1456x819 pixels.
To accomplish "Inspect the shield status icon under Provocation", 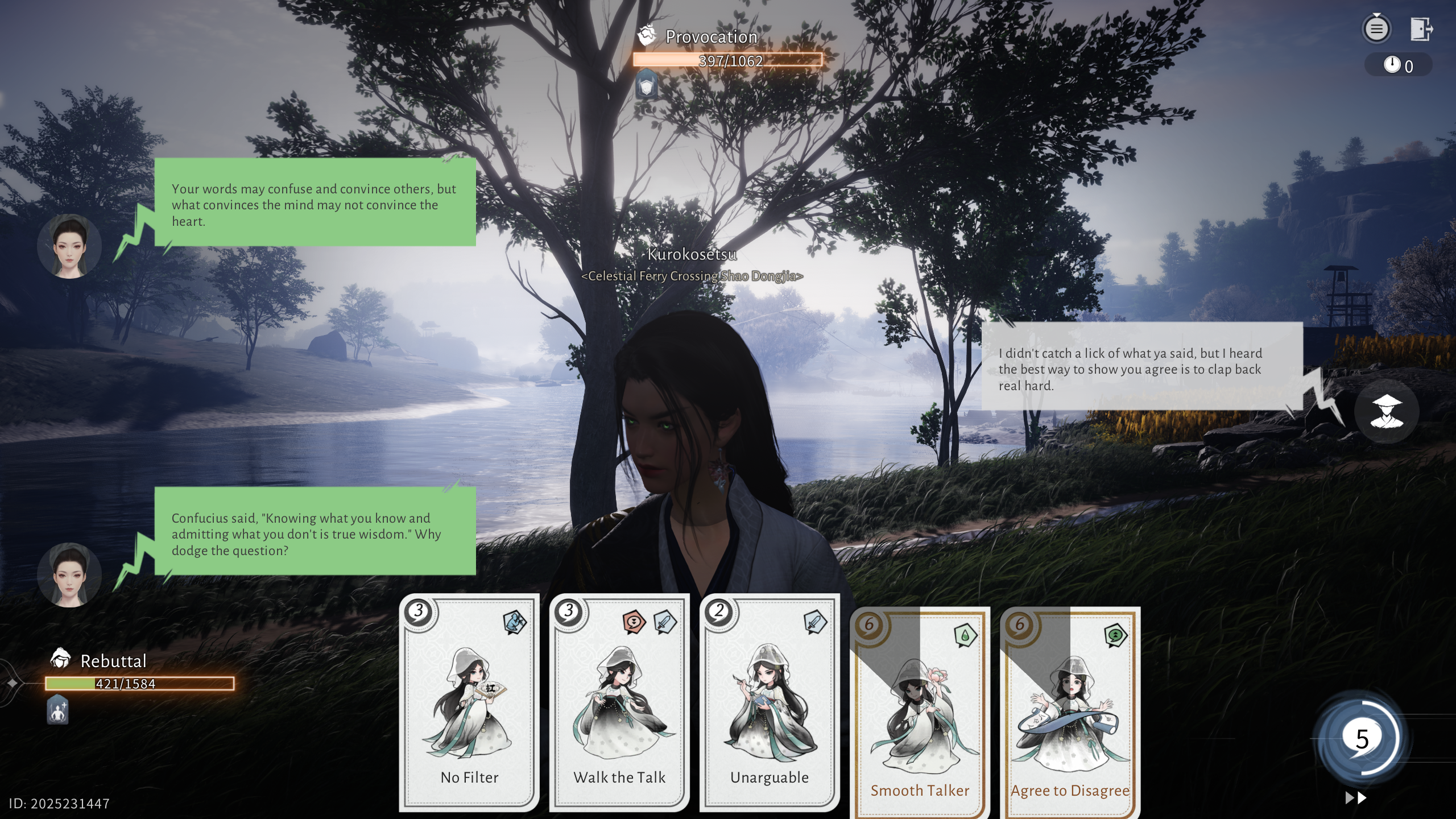I will point(647,85).
